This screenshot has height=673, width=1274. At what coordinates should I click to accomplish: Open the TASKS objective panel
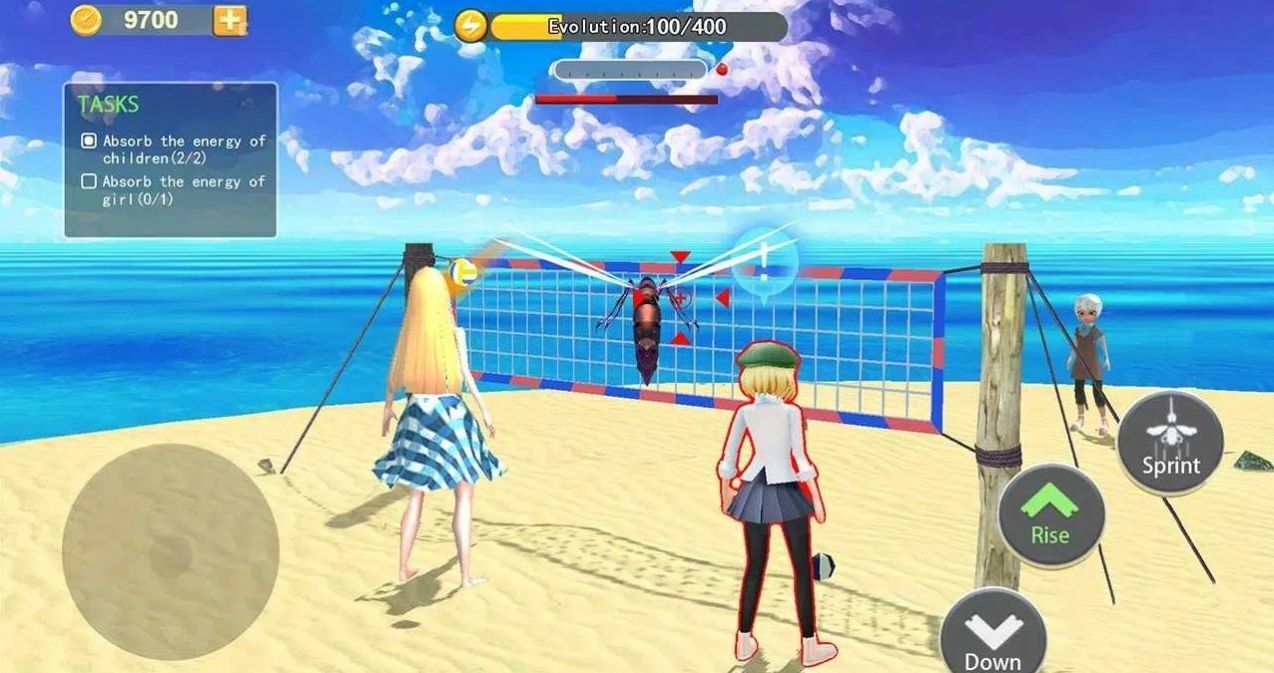[x=170, y=160]
